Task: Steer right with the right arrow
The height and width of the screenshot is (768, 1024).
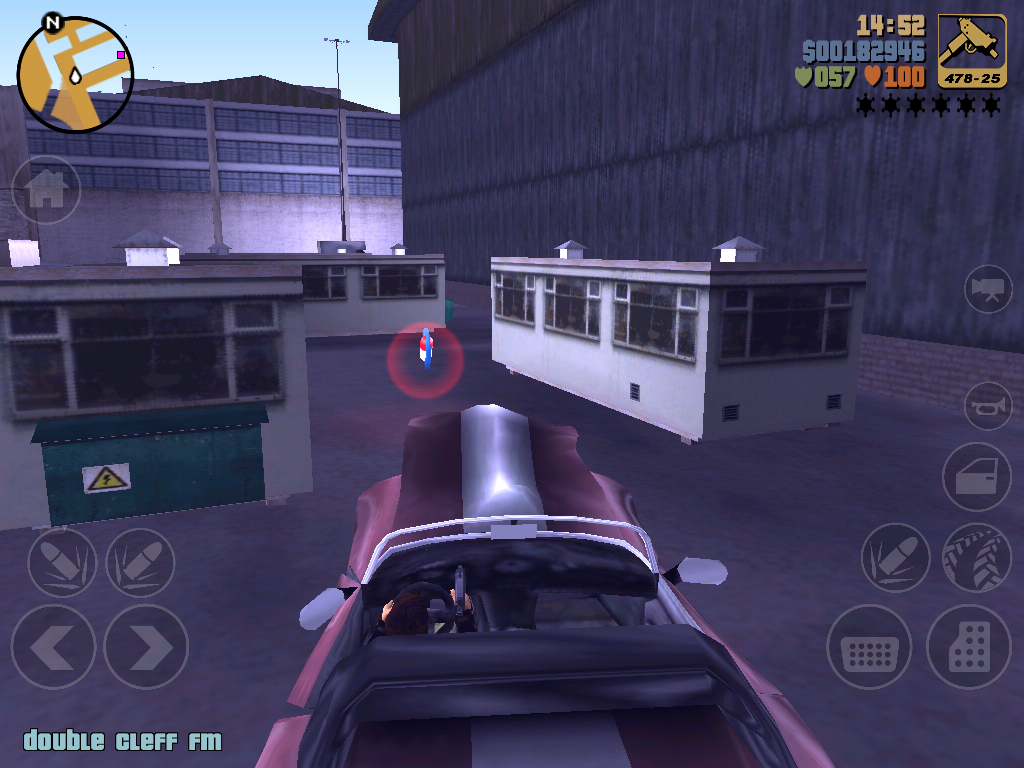Action: 146,647
